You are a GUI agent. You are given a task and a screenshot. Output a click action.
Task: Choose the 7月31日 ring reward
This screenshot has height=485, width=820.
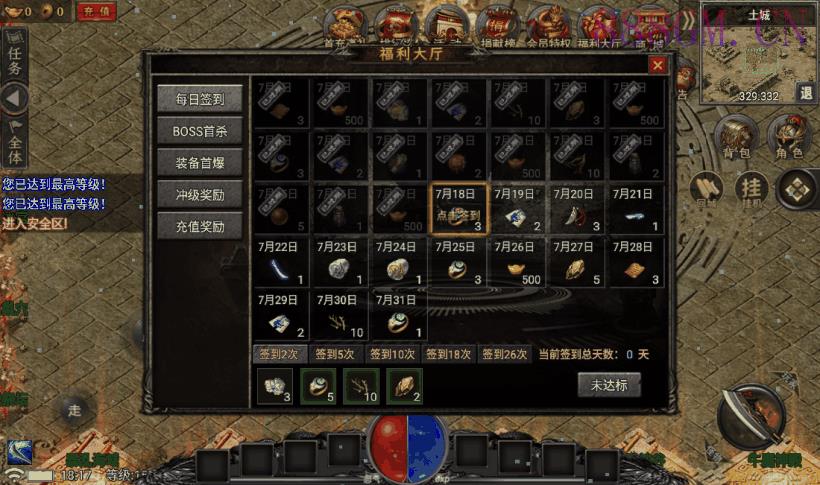click(400, 315)
